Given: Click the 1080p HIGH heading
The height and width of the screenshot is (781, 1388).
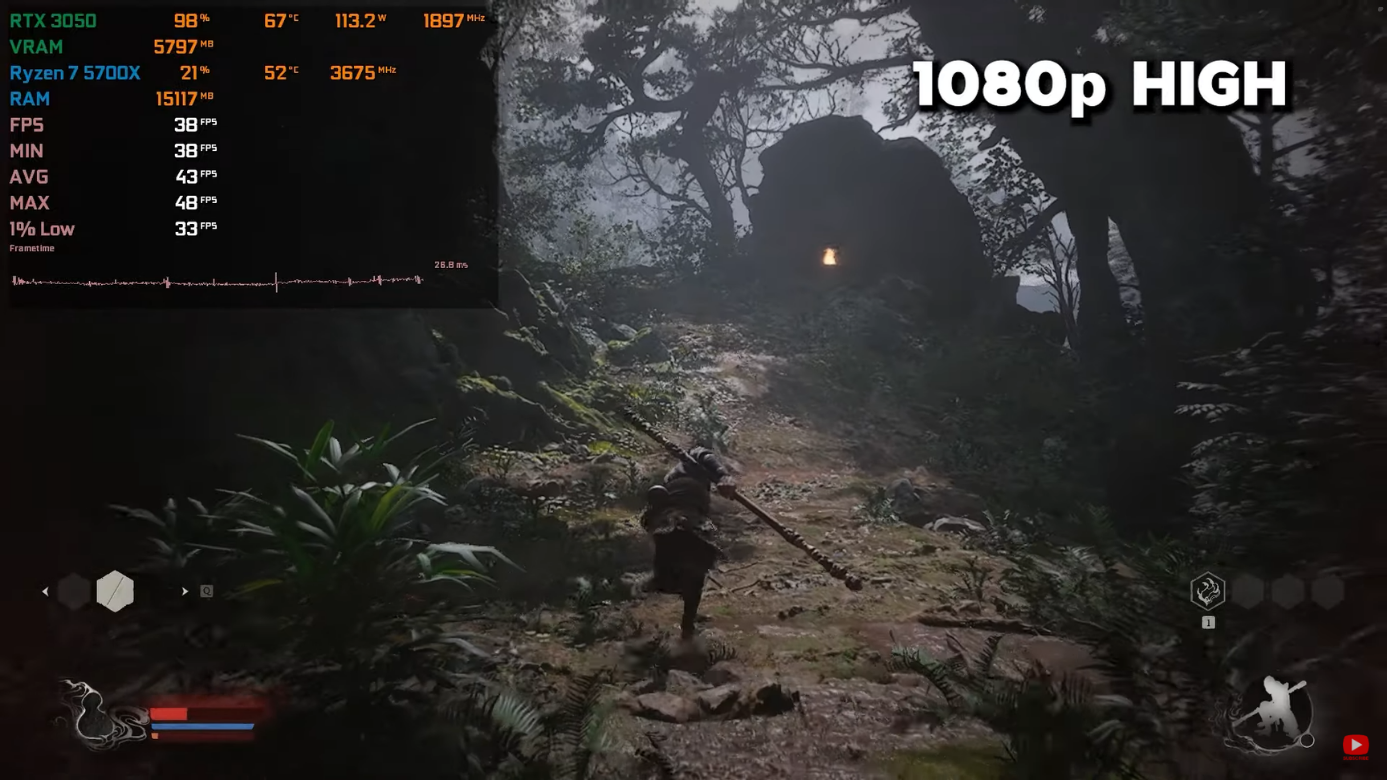Looking at the screenshot, I should point(1098,84).
